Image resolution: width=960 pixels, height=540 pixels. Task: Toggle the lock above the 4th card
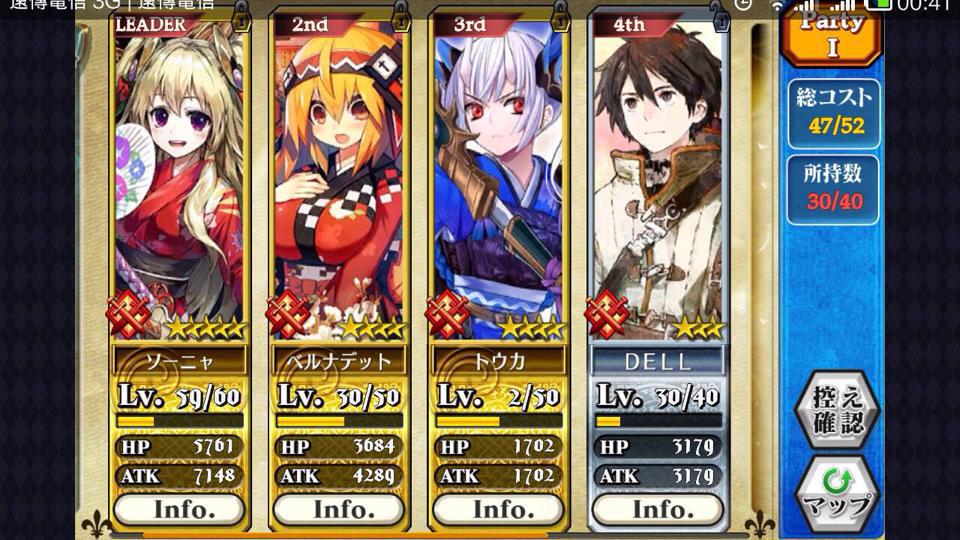pos(720,14)
